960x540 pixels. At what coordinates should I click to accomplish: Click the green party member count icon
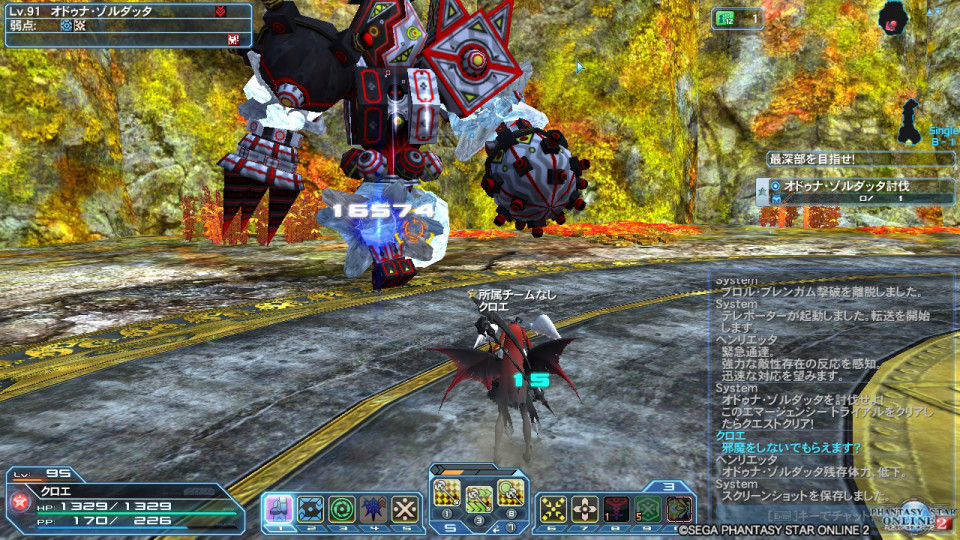click(726, 17)
